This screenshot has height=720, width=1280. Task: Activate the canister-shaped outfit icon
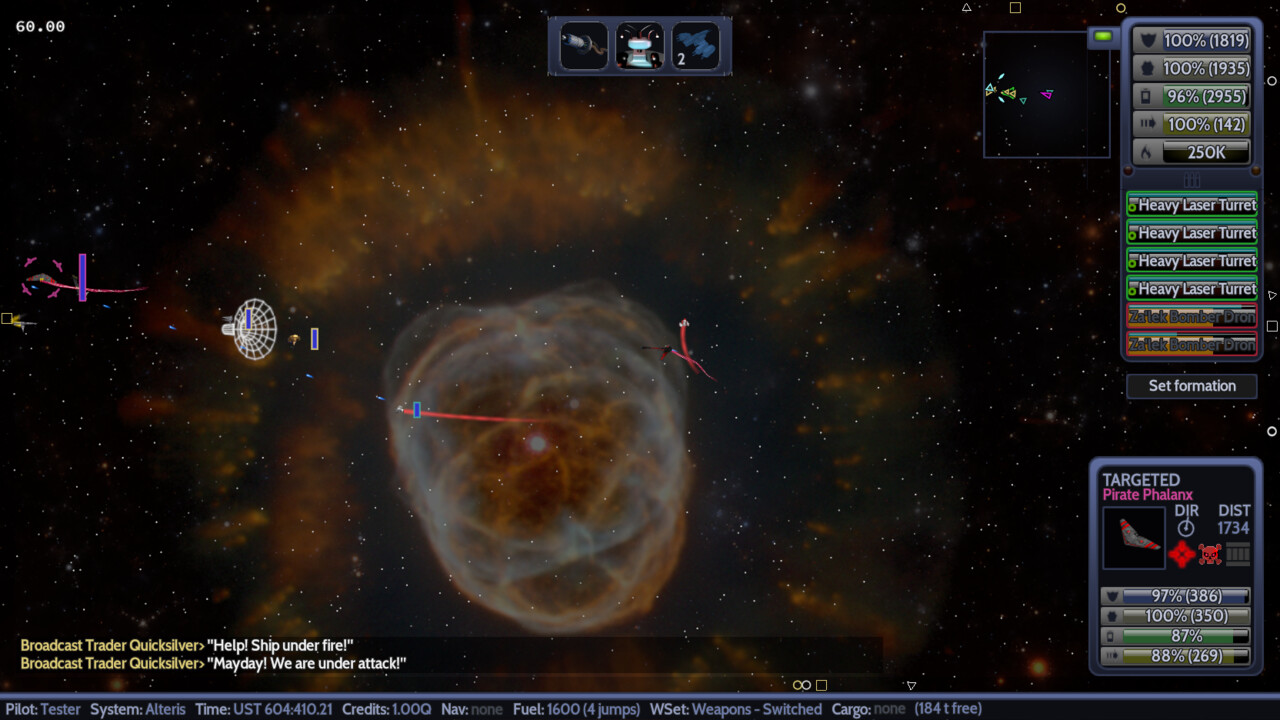coord(584,46)
